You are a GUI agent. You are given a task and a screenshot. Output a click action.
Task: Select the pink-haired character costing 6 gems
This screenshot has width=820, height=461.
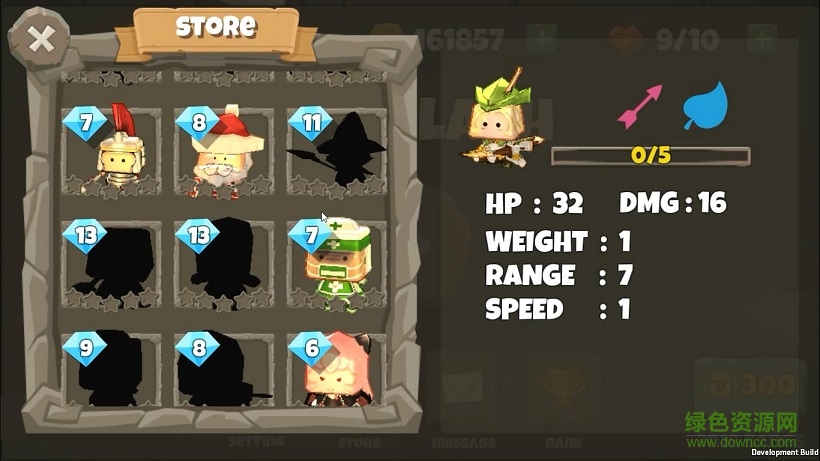point(337,372)
